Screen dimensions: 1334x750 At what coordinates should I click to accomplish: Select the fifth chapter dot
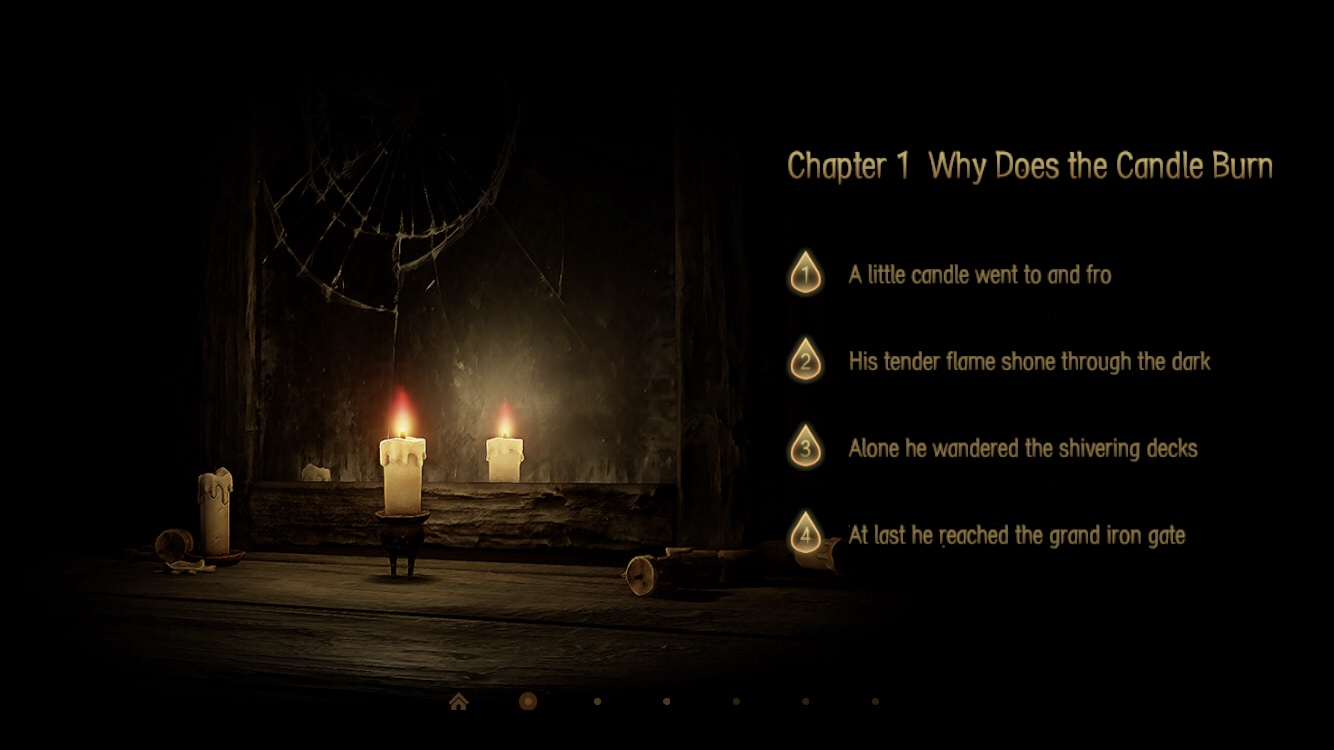pos(805,701)
